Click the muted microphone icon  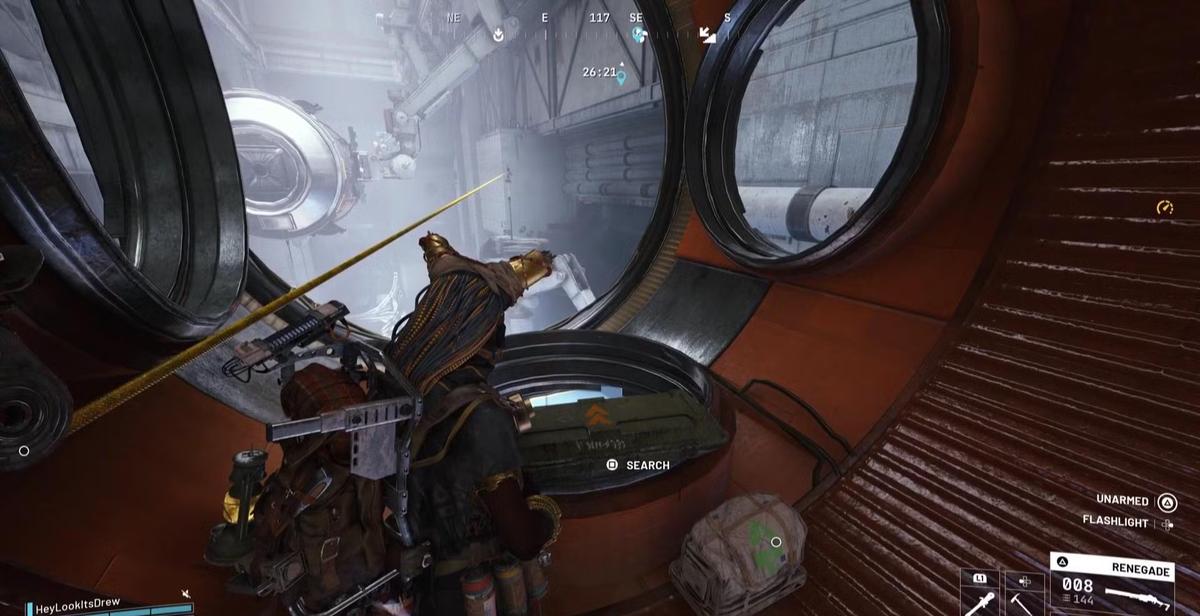pos(186,594)
